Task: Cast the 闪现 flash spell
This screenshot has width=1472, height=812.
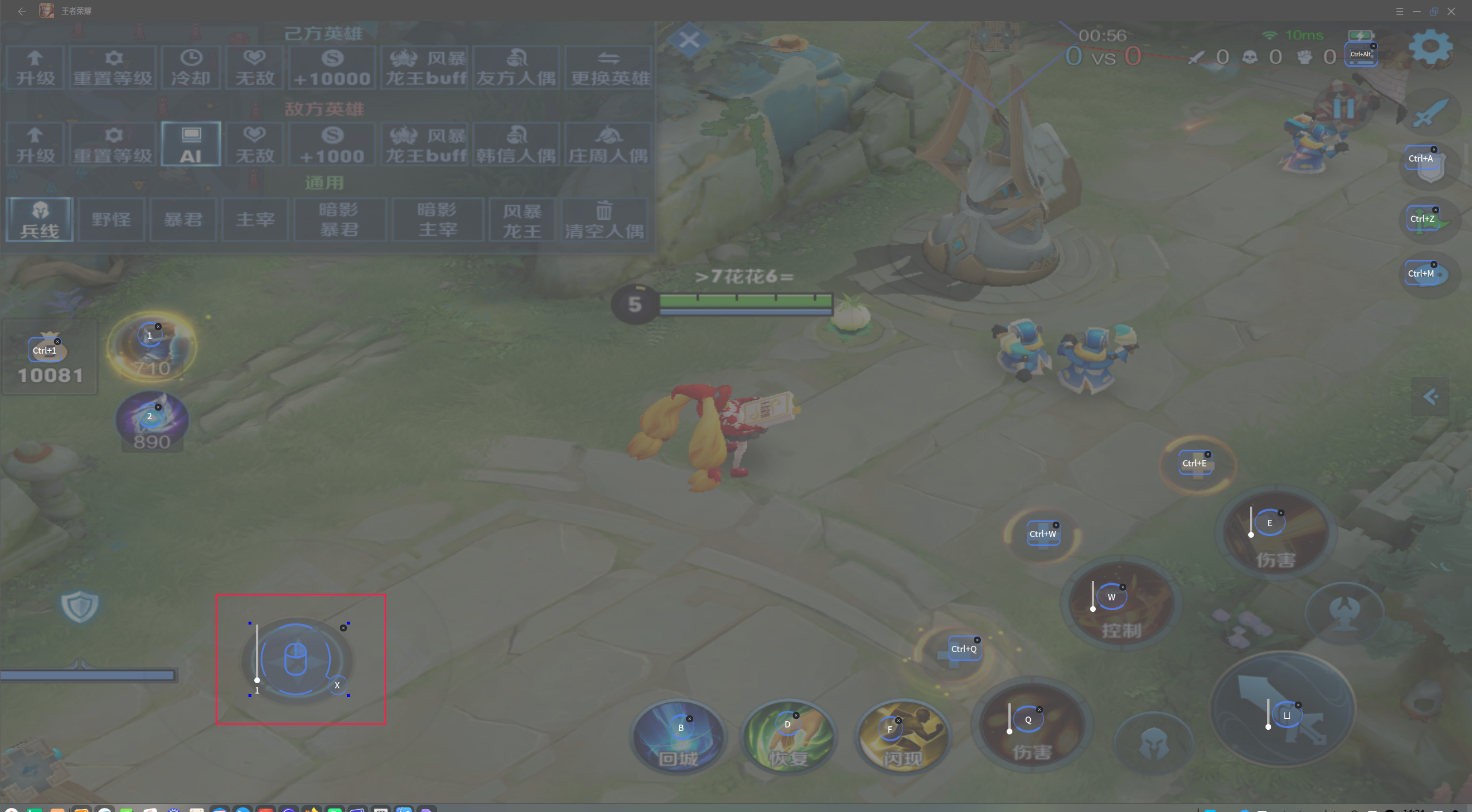Action: (903, 739)
